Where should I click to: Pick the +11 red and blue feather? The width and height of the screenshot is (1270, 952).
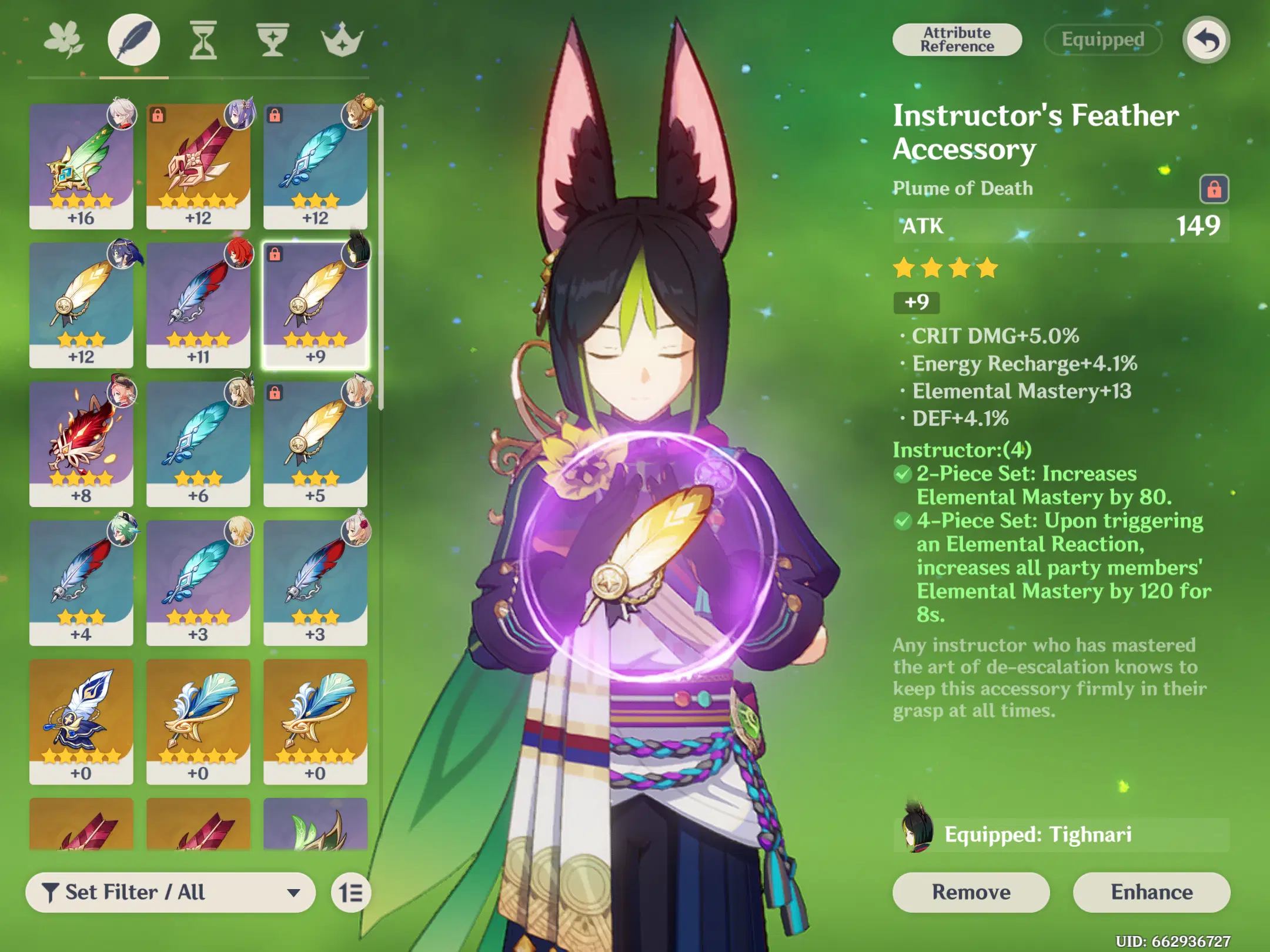(x=198, y=305)
